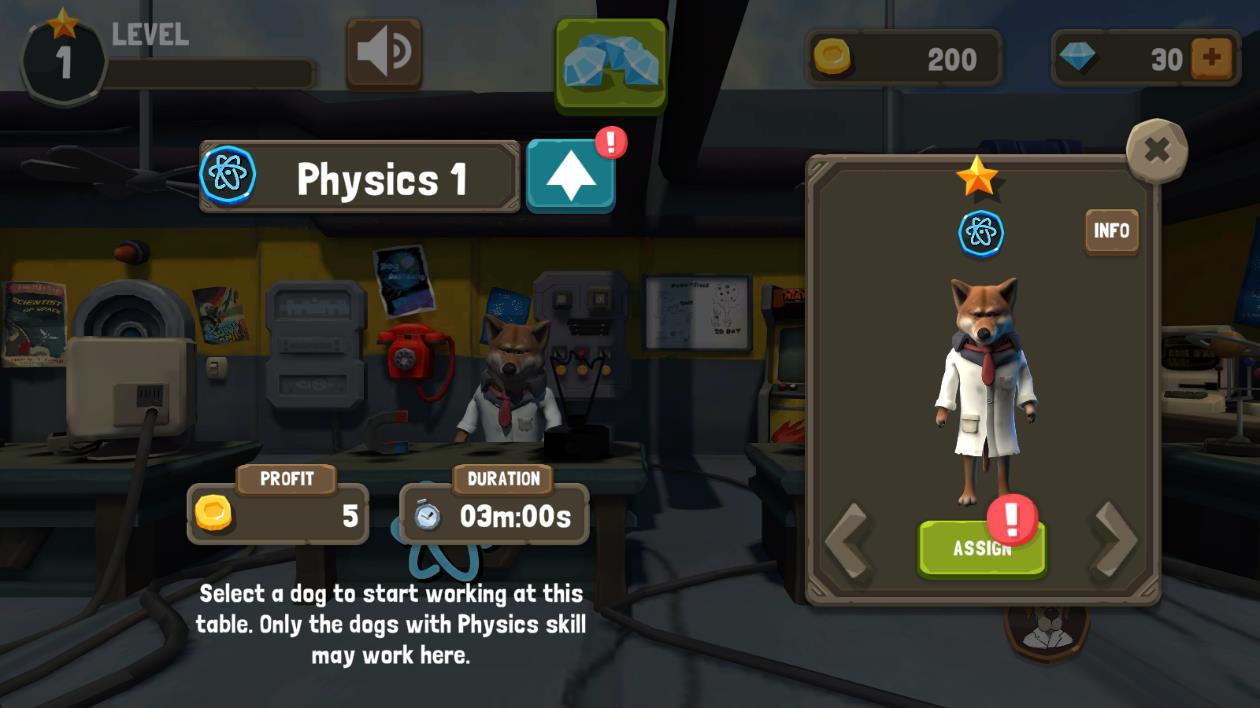Open the blue gems shop button

click(611, 64)
